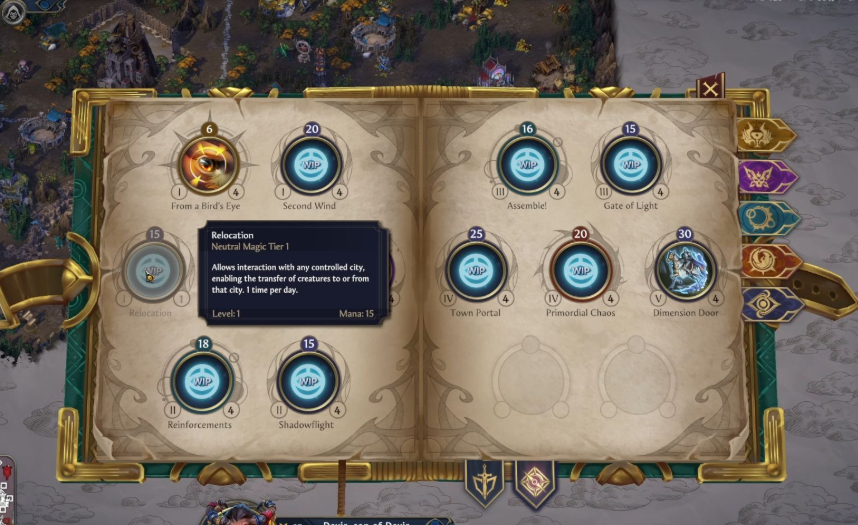Choose the Second Wind spell

point(310,164)
